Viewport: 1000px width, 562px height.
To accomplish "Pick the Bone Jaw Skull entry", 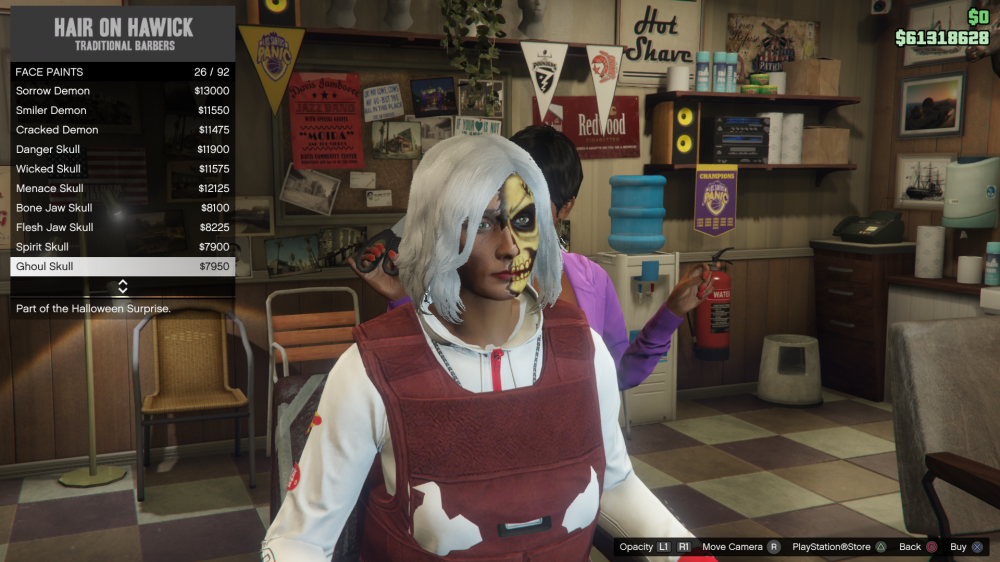I will coord(122,208).
